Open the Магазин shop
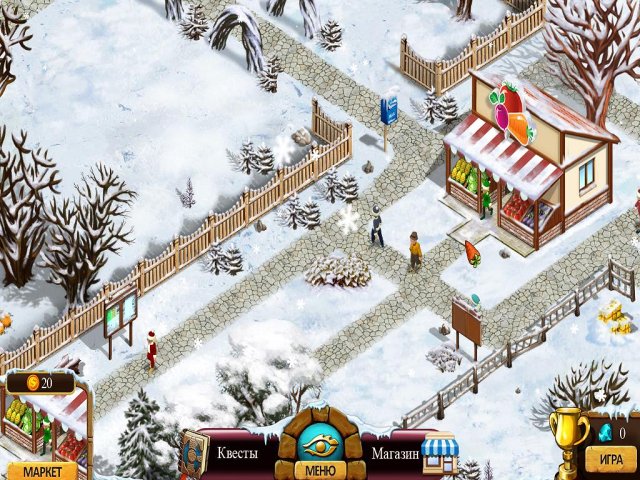 pos(394,453)
